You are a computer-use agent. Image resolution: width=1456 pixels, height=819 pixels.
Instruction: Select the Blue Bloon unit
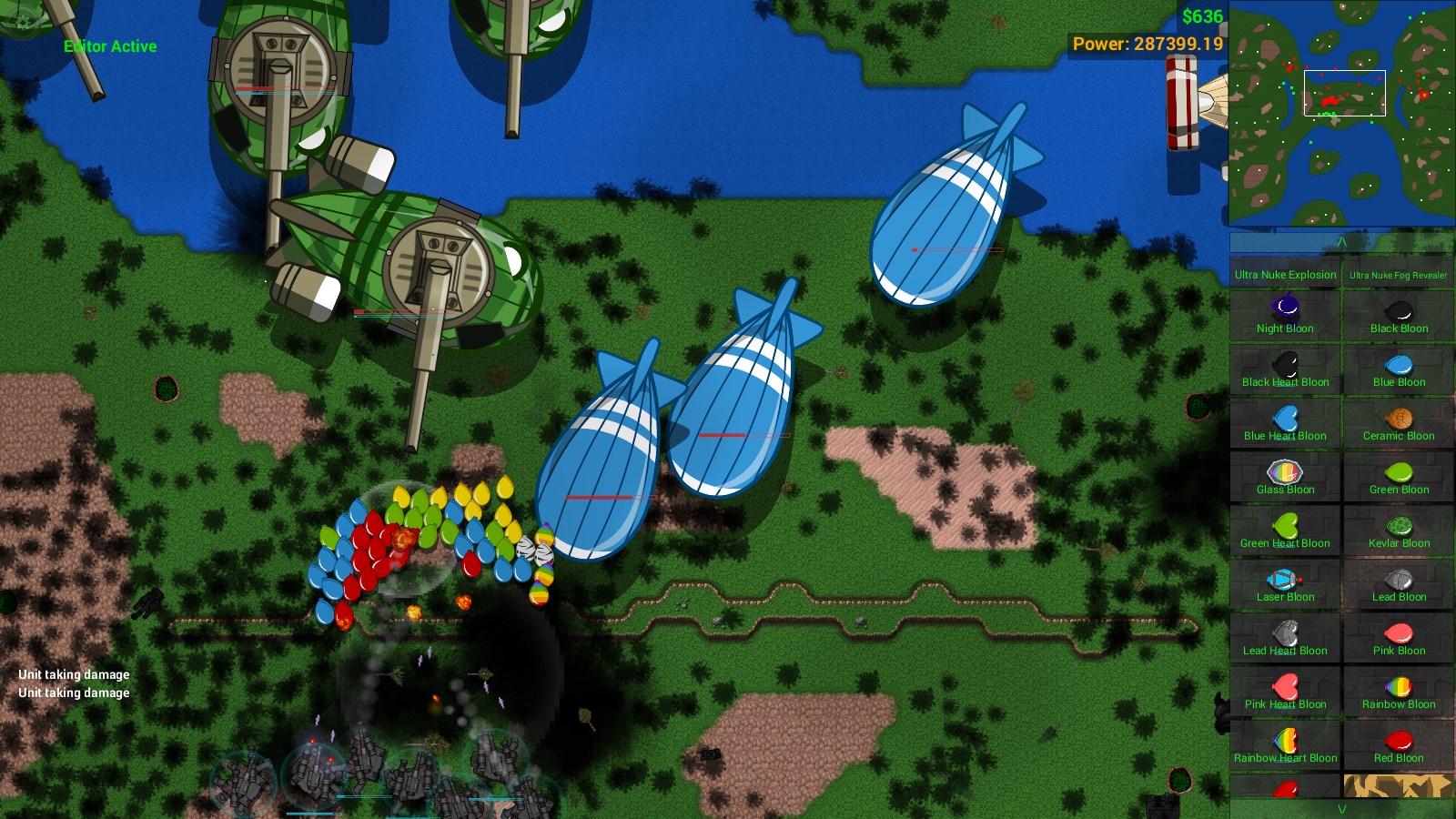pyautogui.click(x=1399, y=369)
